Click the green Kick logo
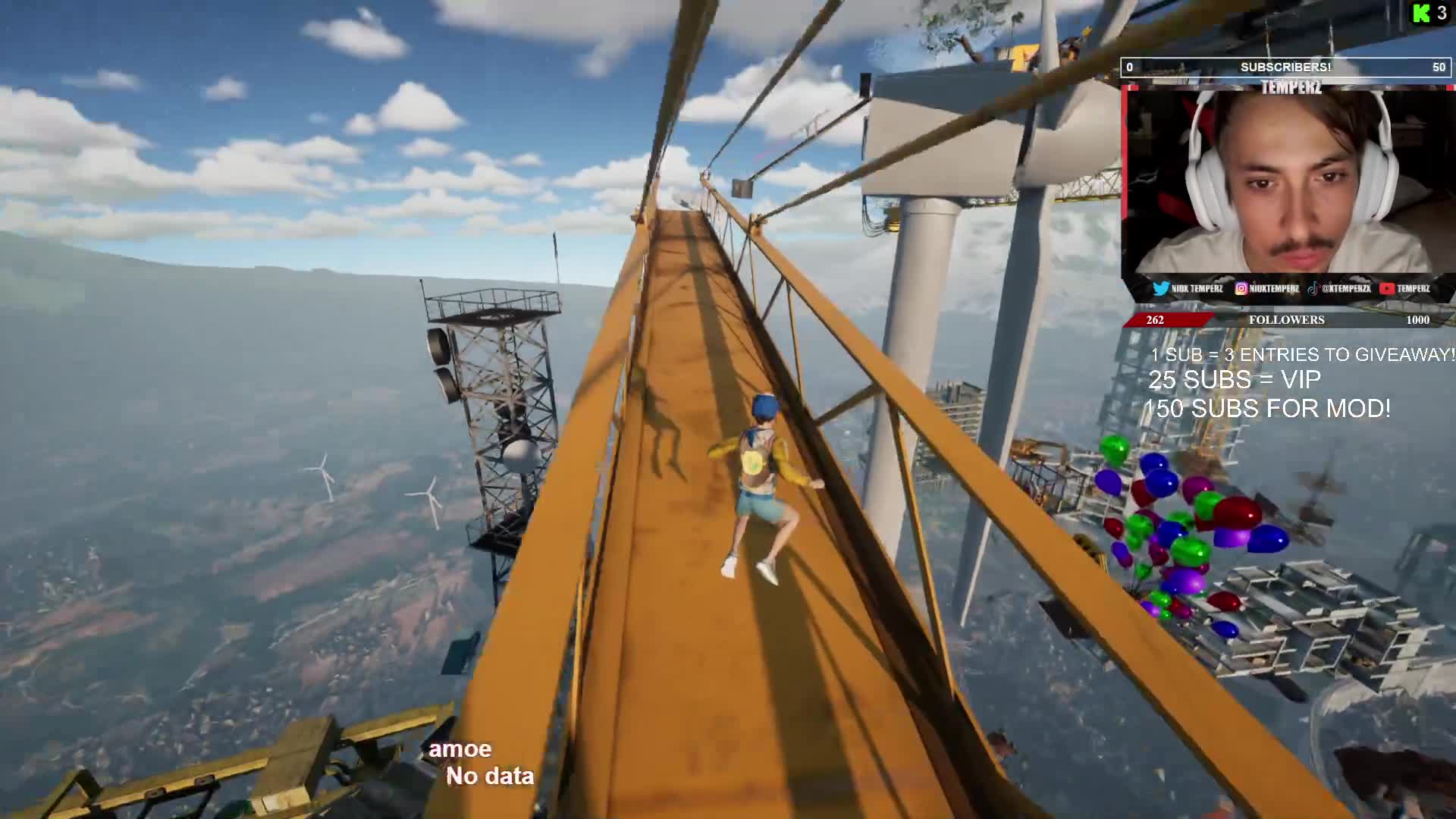 (x=1420, y=13)
